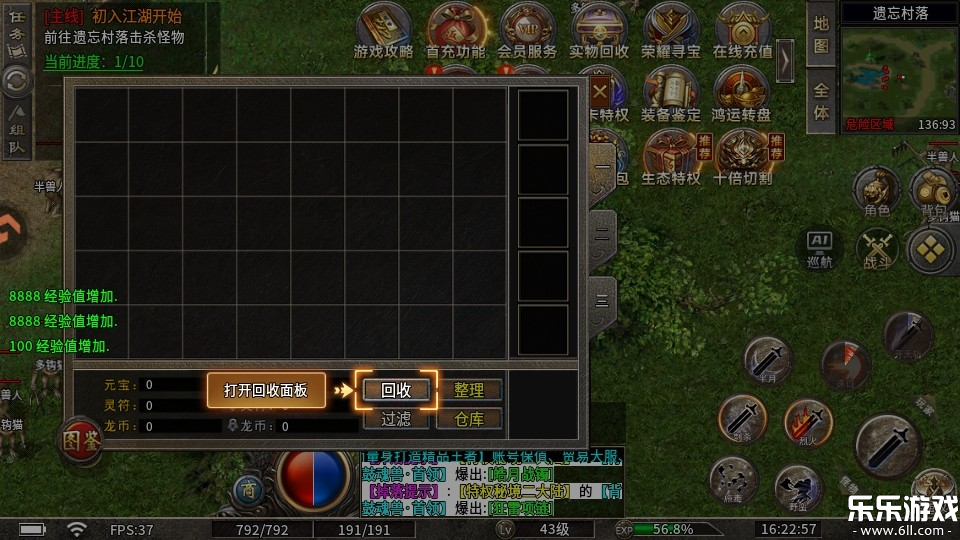960x540 pixels.
Task: Switch to bag page 三 tab
Action: coord(602,299)
